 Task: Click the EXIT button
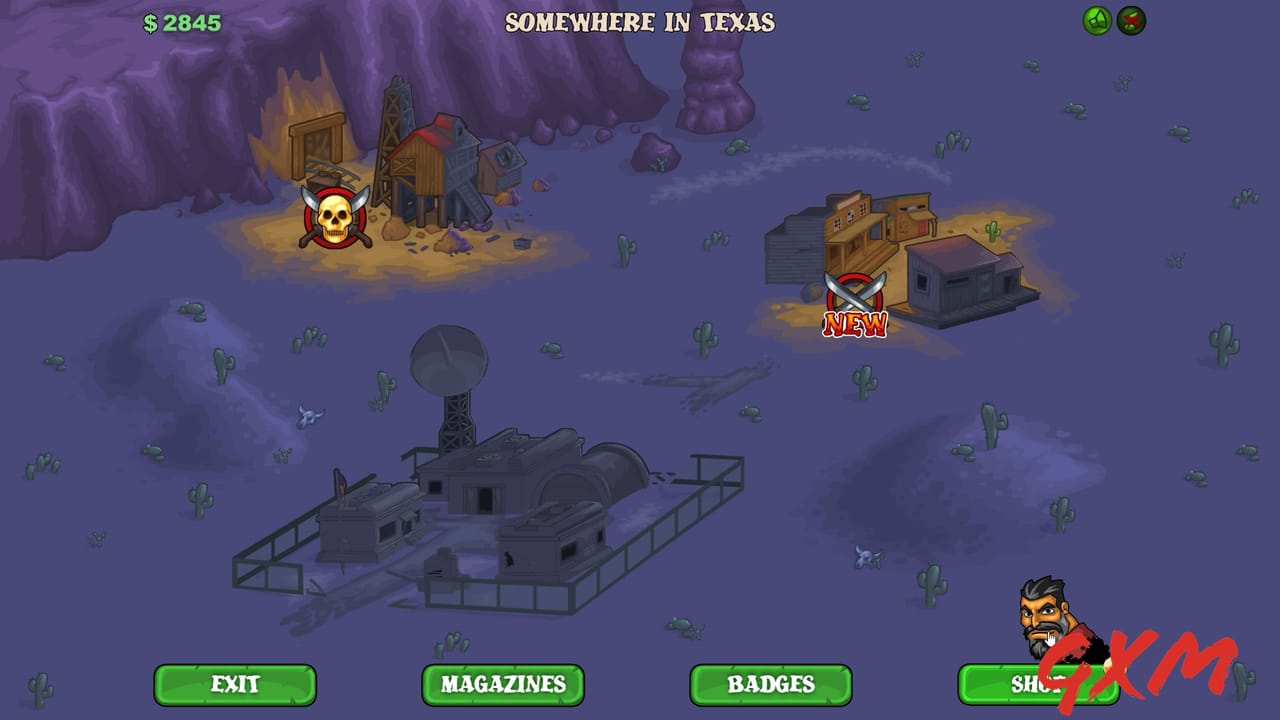(236, 685)
